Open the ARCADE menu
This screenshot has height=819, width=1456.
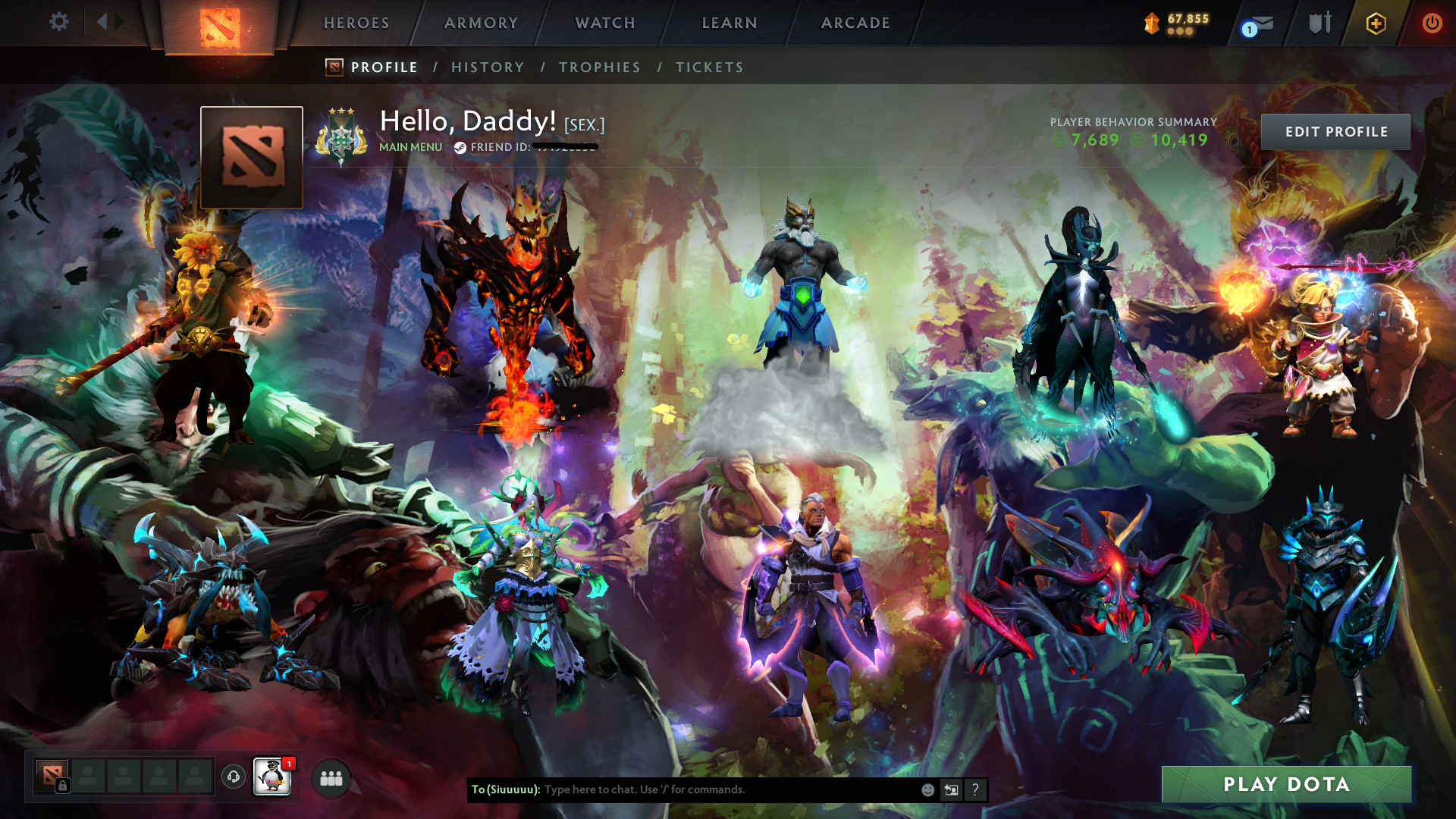855,23
